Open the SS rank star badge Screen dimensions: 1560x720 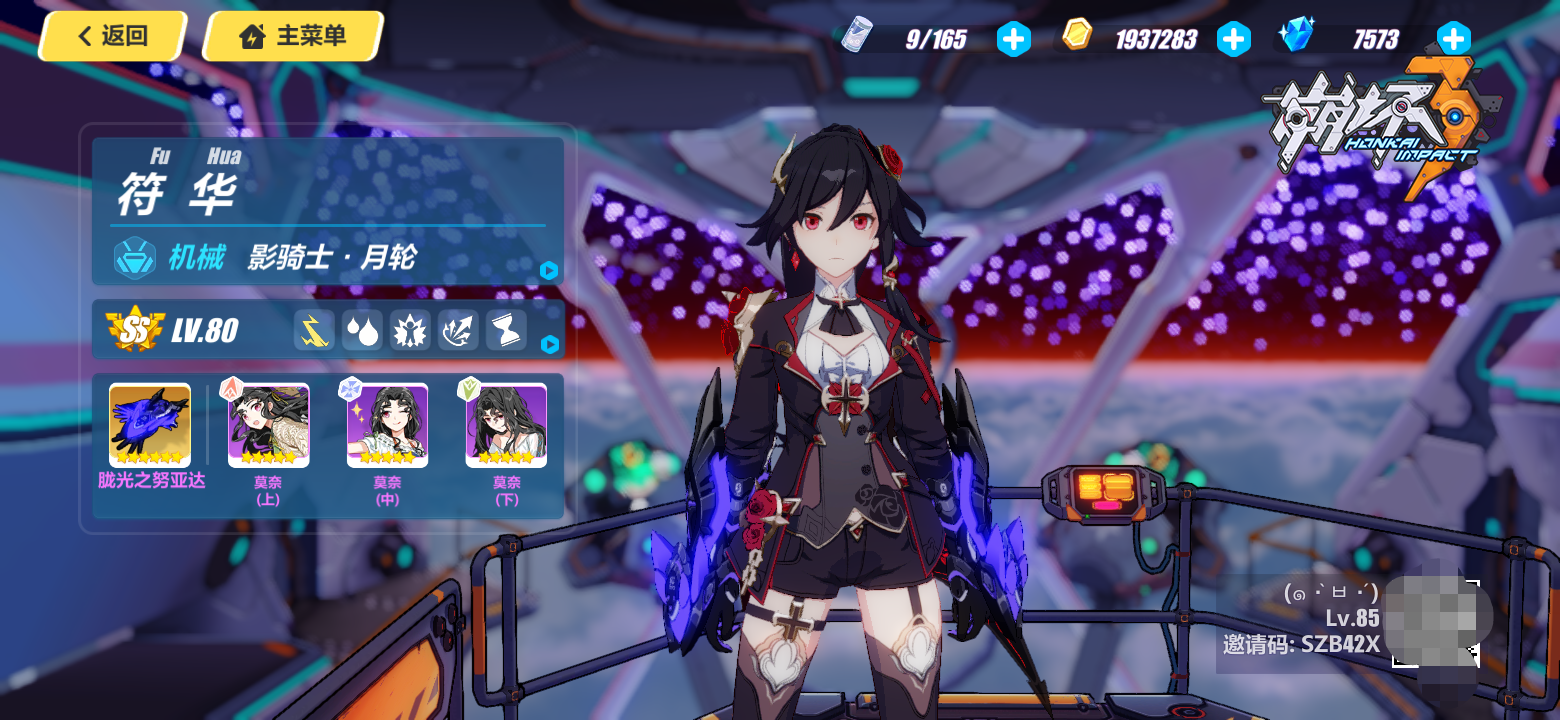click(135, 329)
